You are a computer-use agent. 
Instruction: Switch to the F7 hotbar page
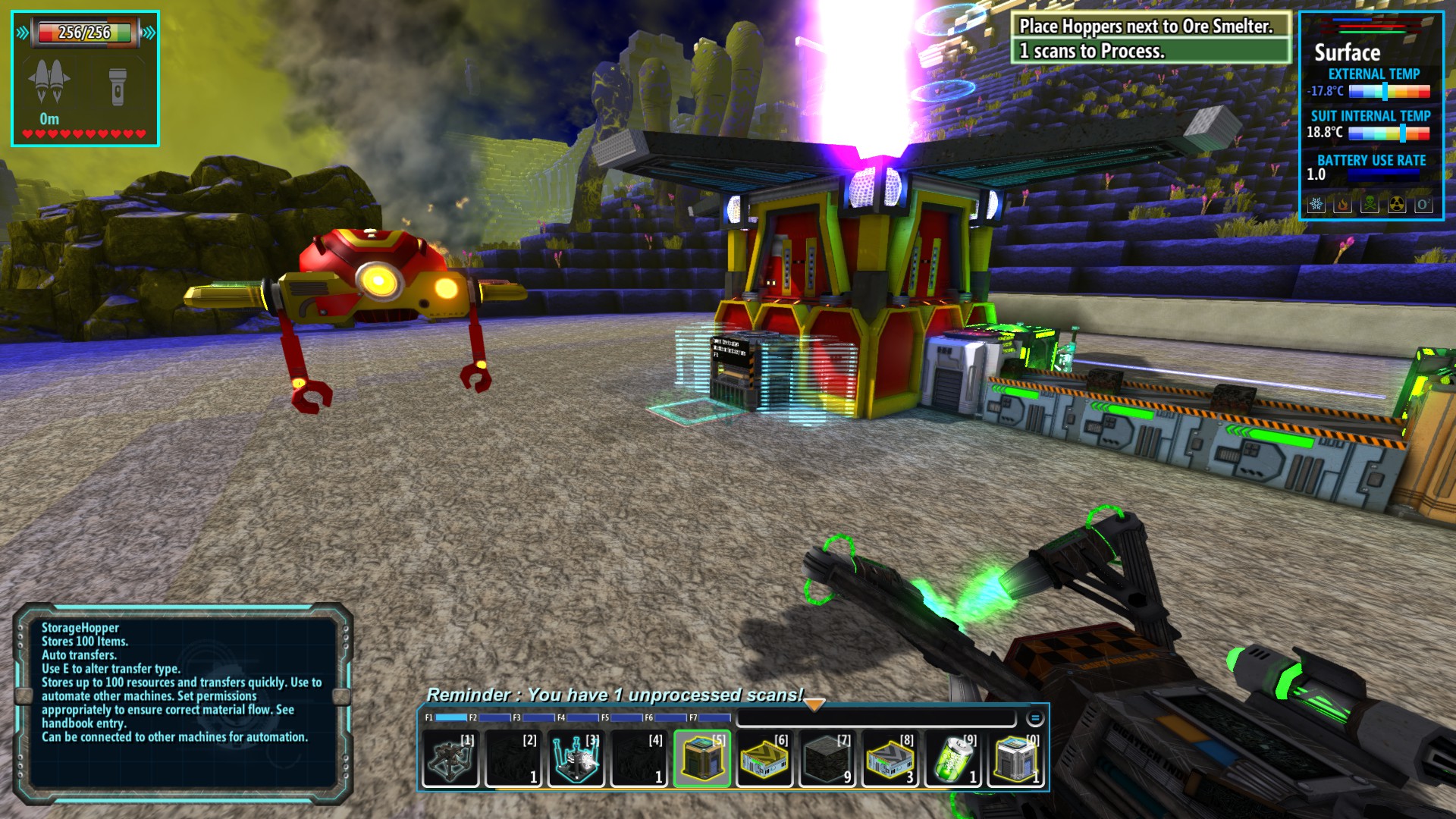click(x=710, y=717)
